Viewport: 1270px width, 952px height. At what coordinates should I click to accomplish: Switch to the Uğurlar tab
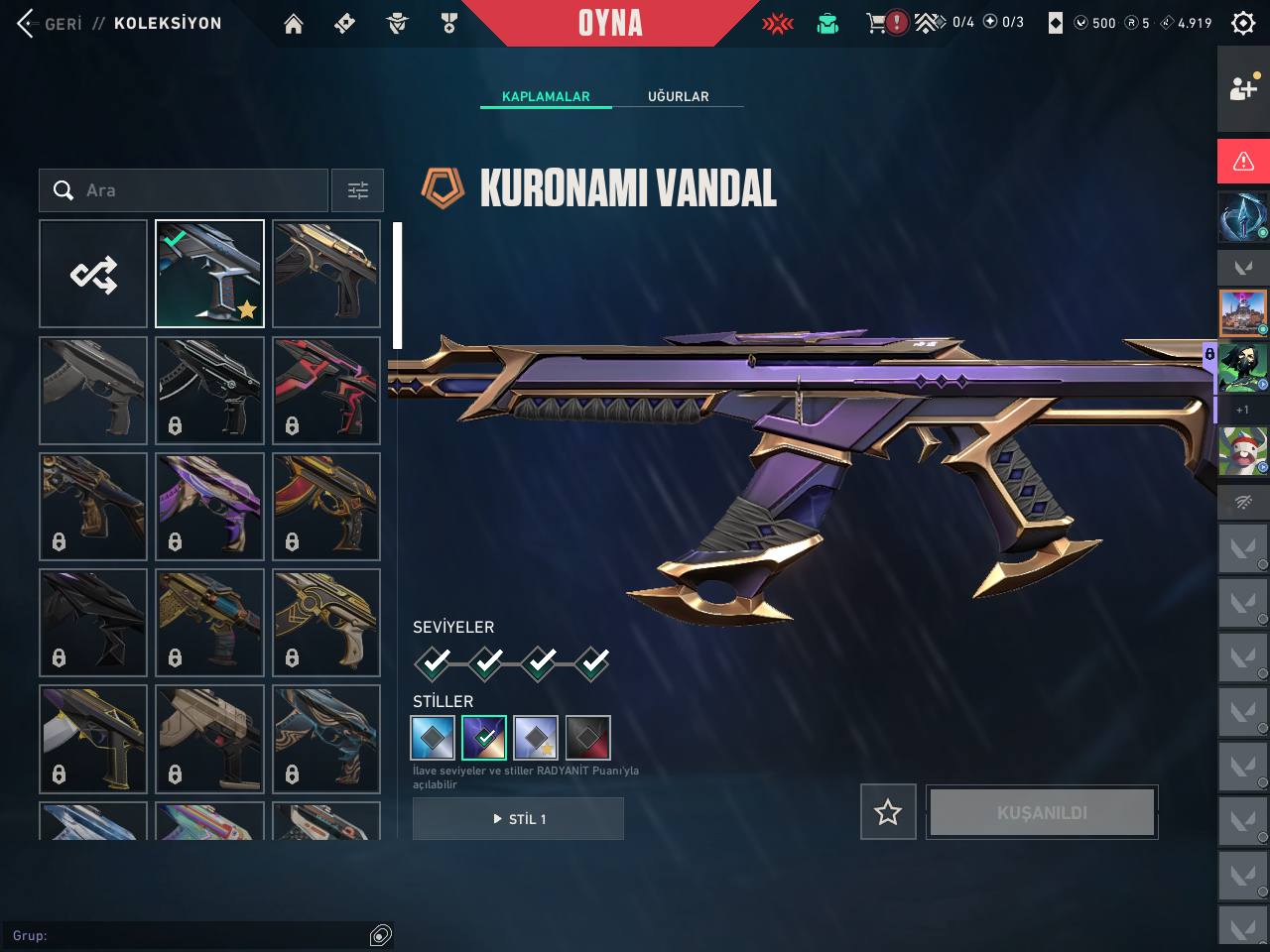pos(679,96)
